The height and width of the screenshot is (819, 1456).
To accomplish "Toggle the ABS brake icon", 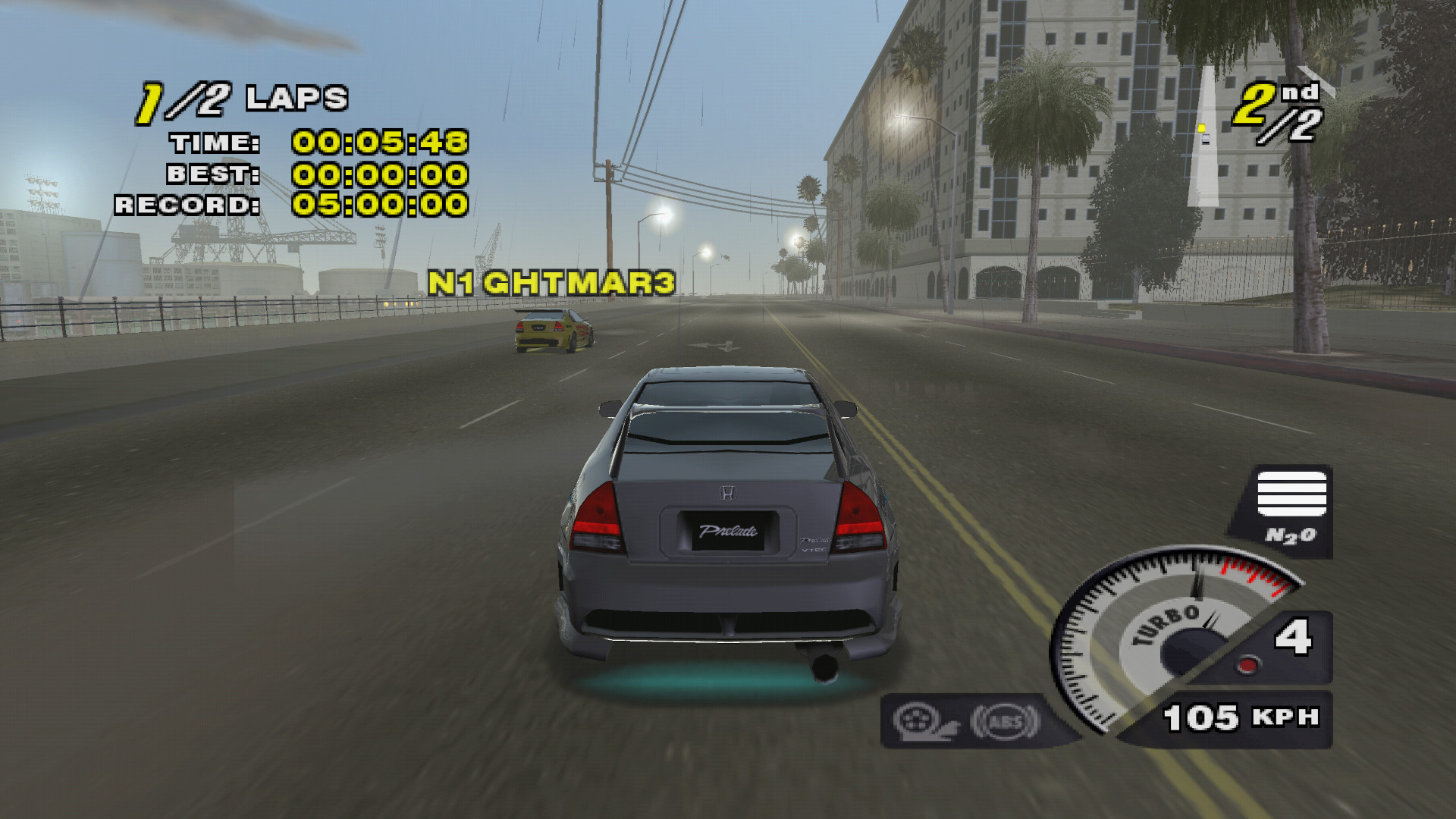I will [1006, 721].
